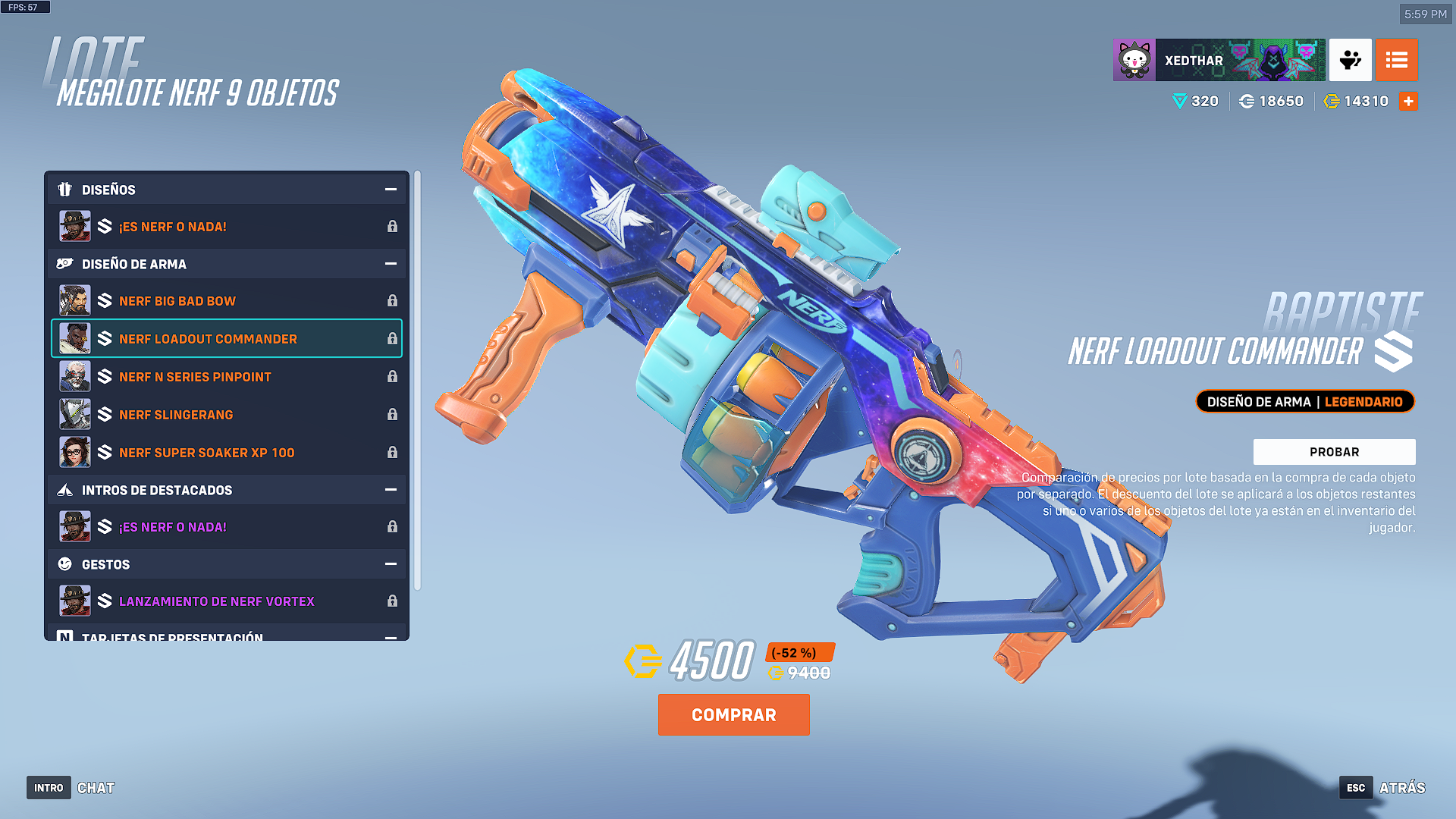The width and height of the screenshot is (1456, 819).
Task: Collapse the DISEÑOS section
Action: tap(391, 190)
